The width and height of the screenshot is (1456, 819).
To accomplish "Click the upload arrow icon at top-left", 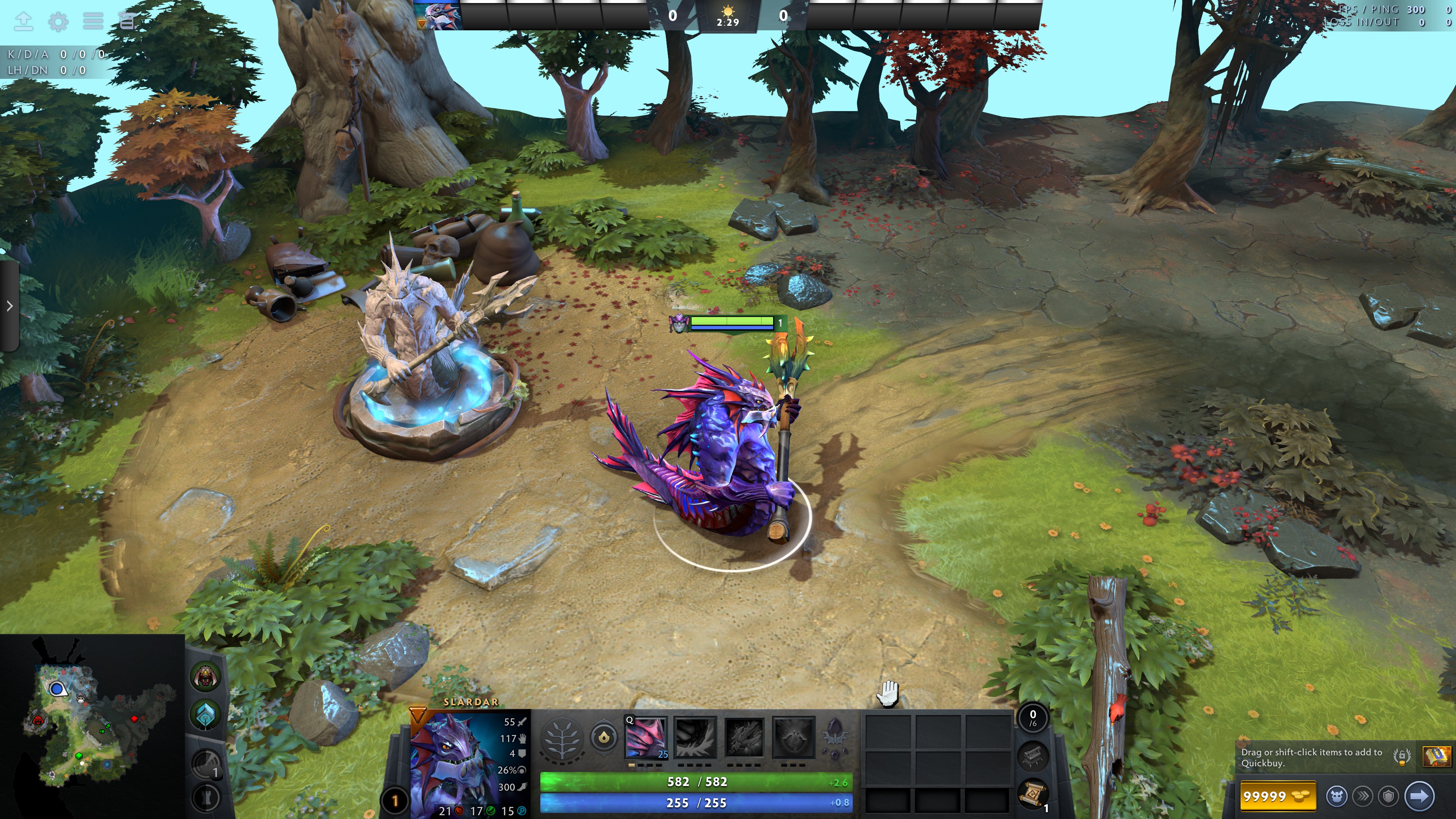I will click(23, 22).
